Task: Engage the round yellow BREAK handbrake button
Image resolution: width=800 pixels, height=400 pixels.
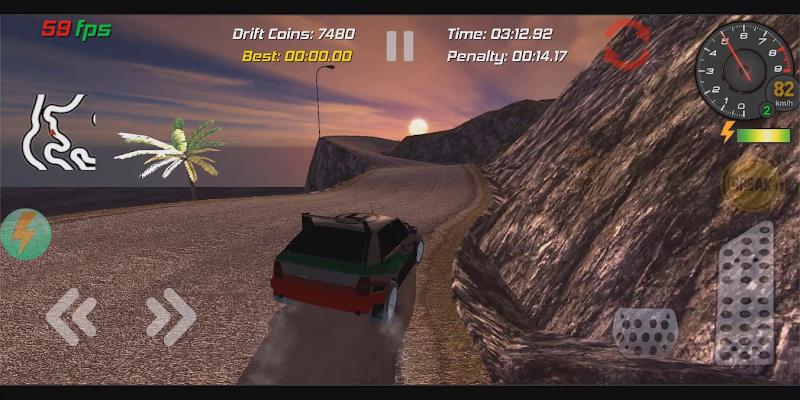Action: (751, 186)
